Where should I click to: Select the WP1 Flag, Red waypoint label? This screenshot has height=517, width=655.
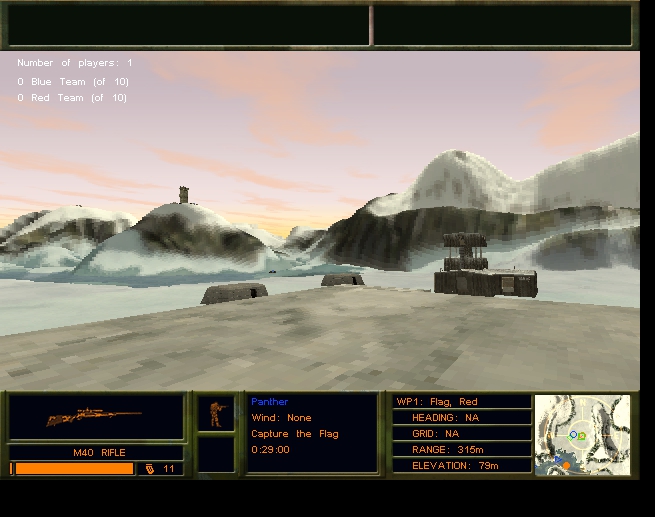coord(438,402)
